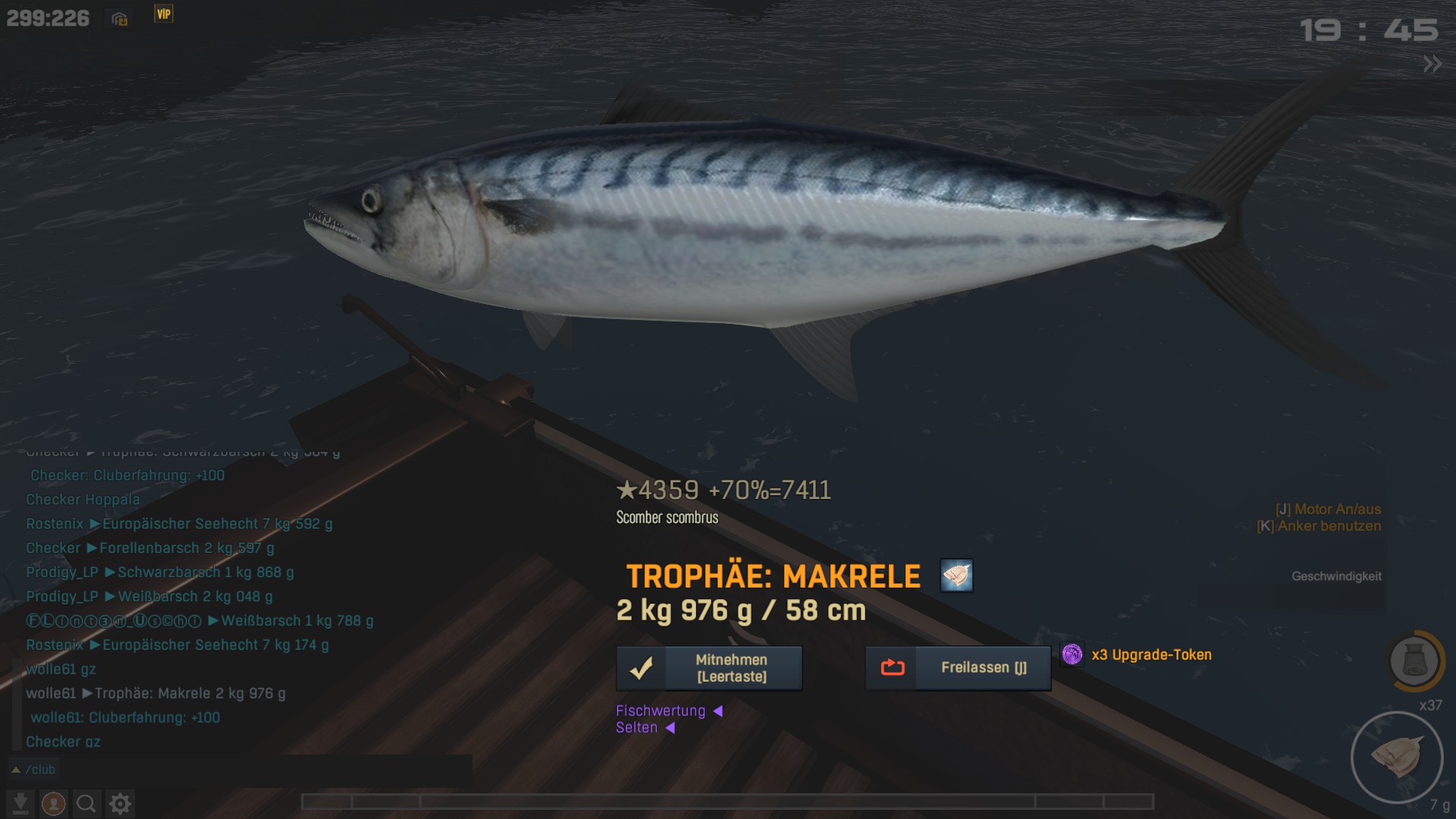Click the Selten rarity link
This screenshot has width=1456, height=819.
tap(637, 728)
